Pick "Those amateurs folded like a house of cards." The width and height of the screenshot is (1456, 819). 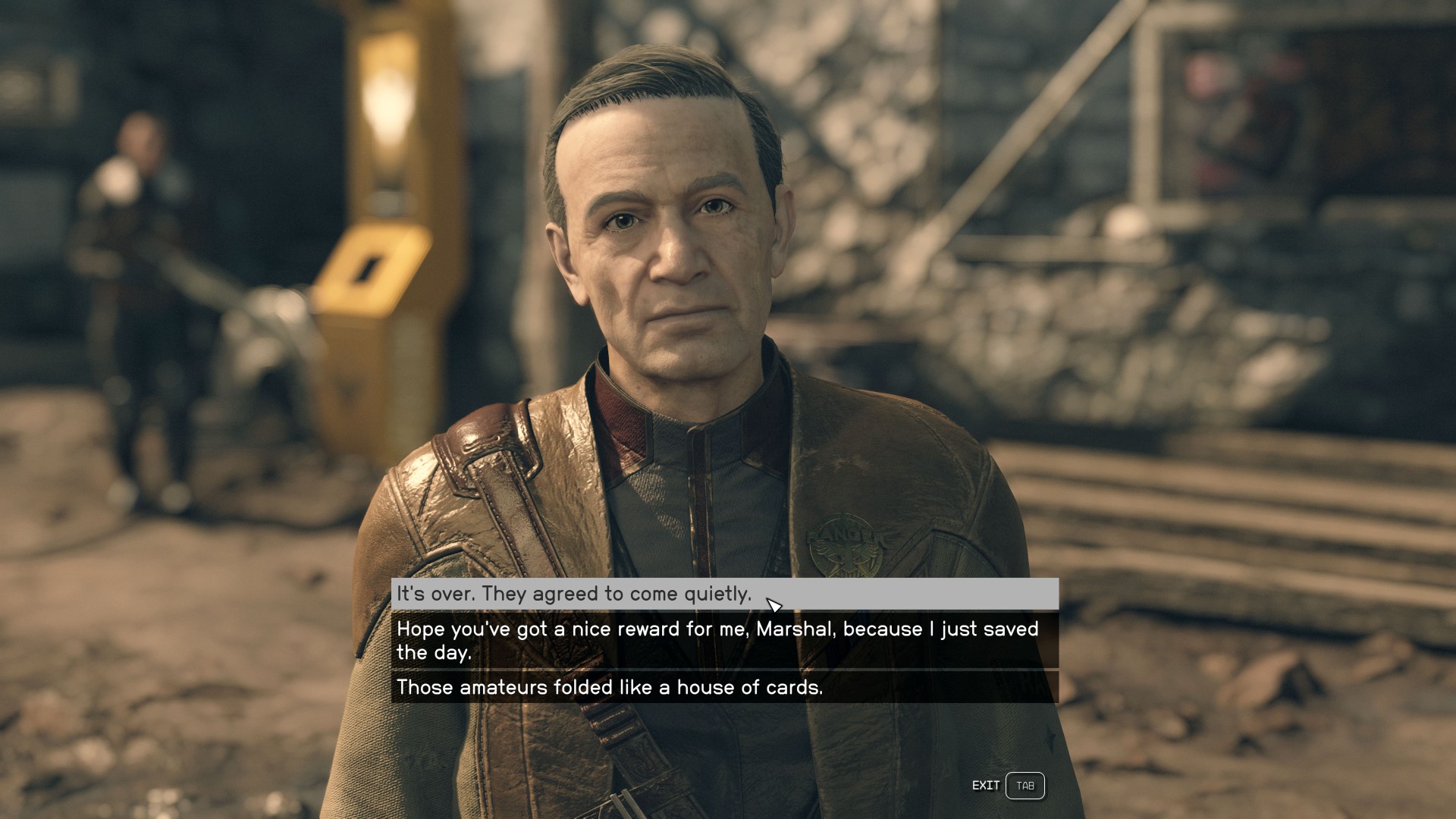[609, 687]
